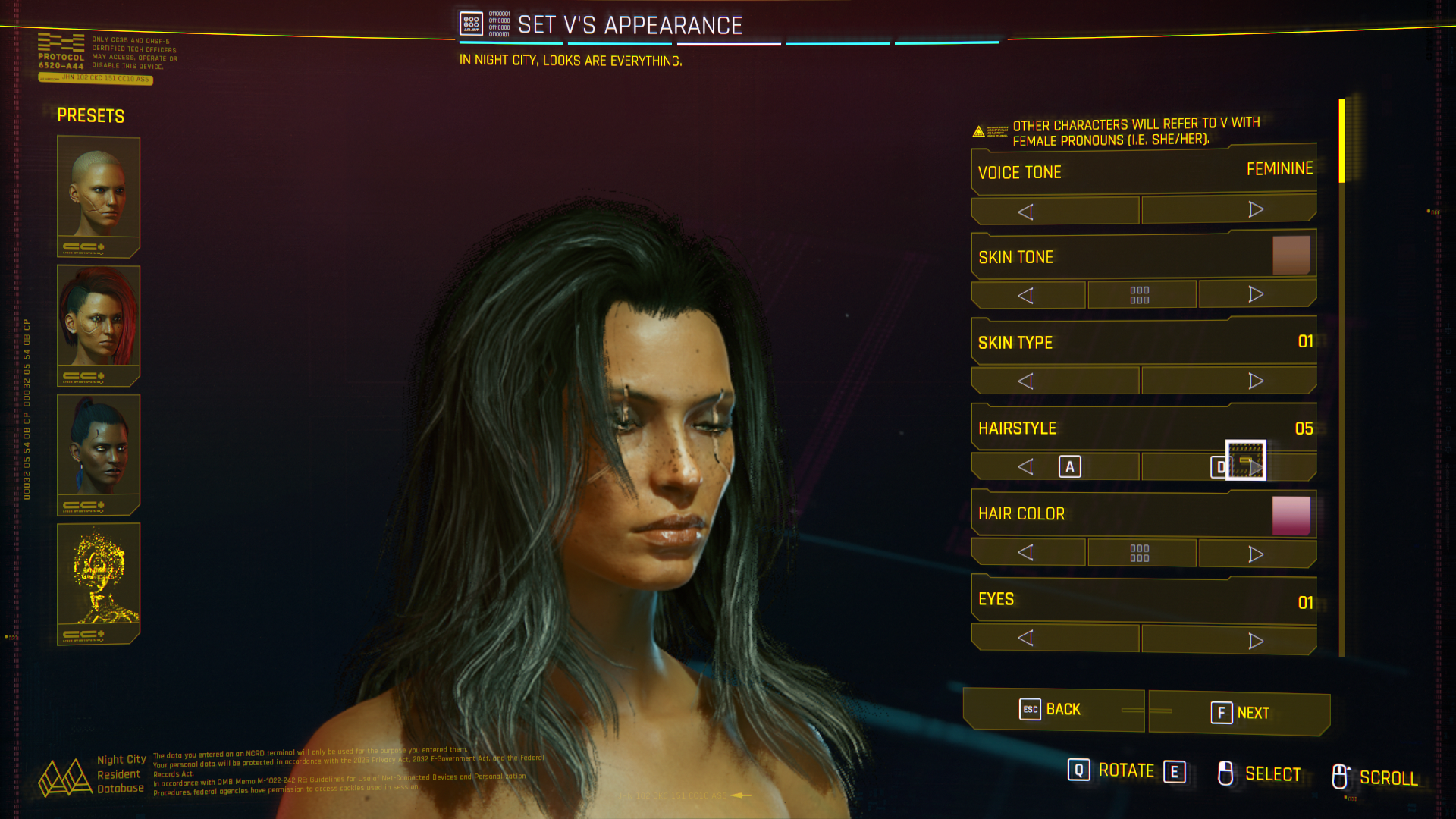Change Hair Color to next shade
This screenshot has height=819, width=1456.
click(1257, 554)
